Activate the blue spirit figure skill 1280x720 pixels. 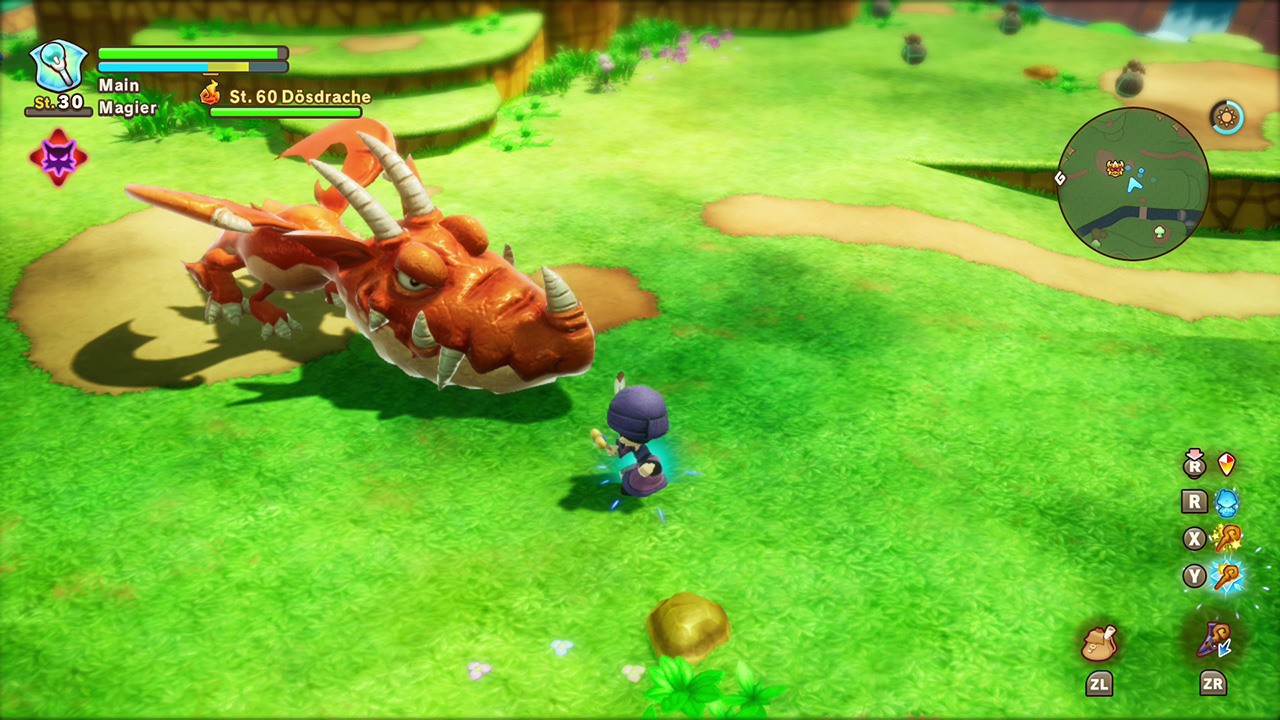click(1226, 501)
